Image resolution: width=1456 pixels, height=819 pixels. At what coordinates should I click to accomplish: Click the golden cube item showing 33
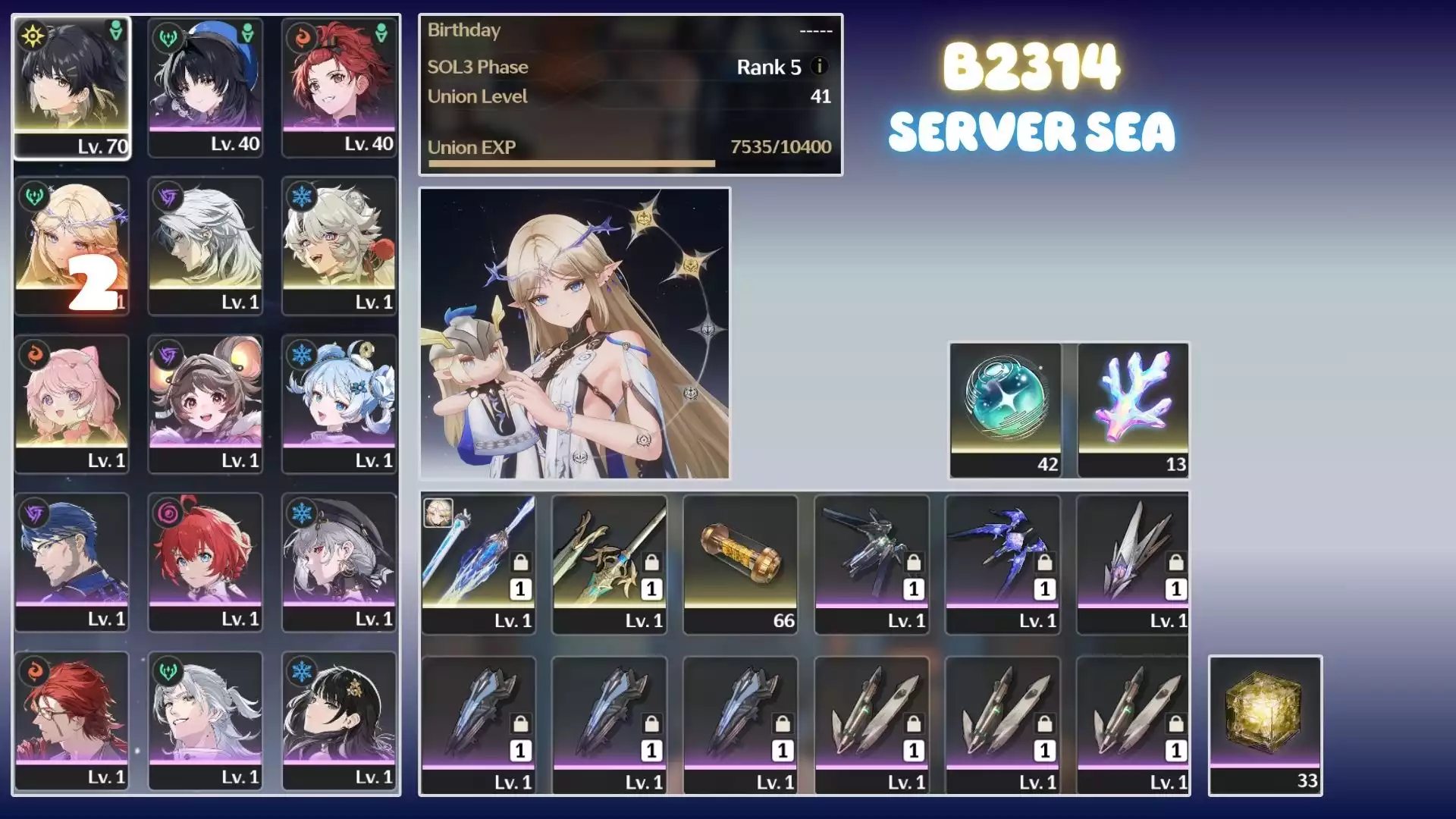1265,724
